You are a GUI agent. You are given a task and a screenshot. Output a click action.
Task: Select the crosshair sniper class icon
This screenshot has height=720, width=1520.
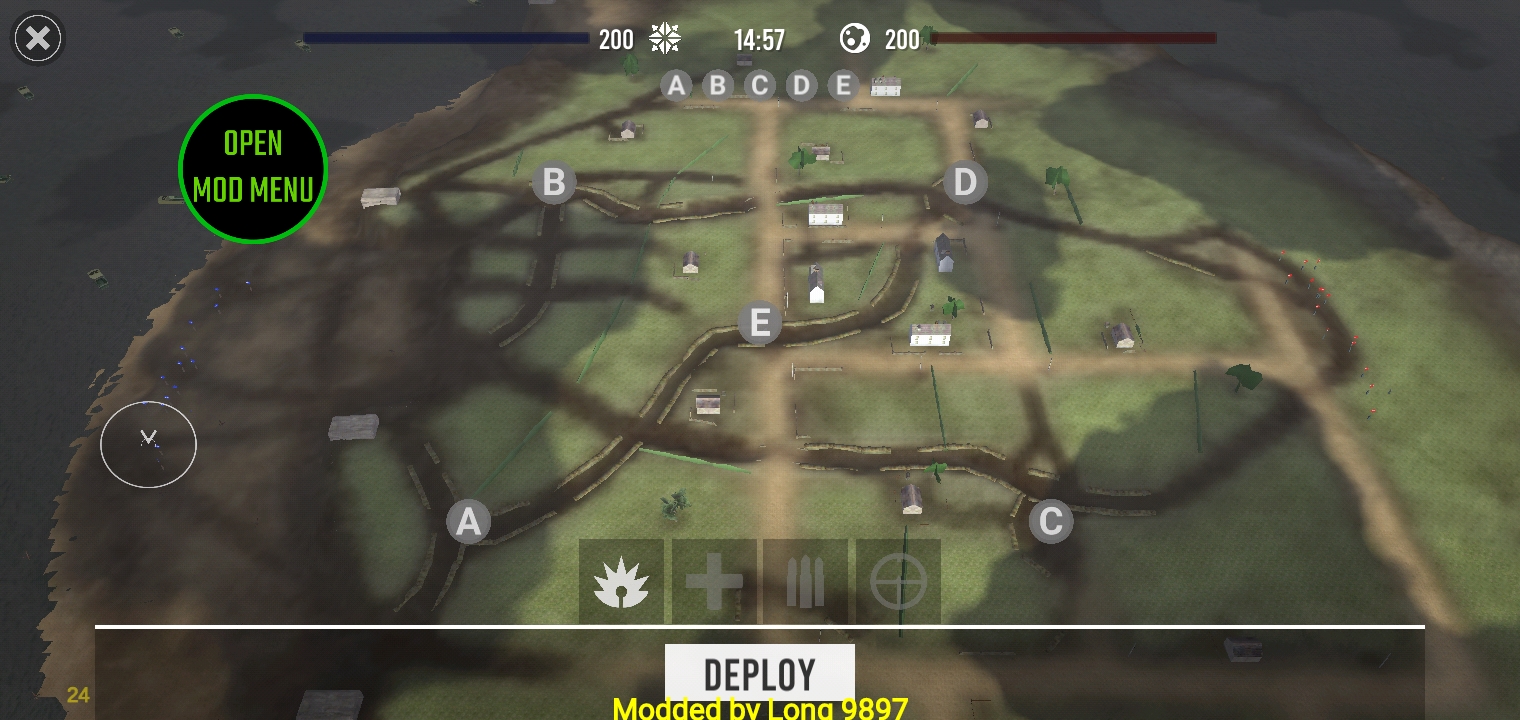[898, 582]
